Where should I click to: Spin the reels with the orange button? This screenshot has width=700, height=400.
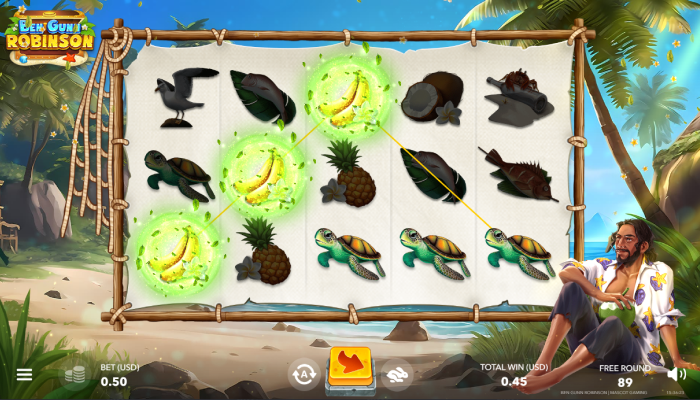(350, 367)
